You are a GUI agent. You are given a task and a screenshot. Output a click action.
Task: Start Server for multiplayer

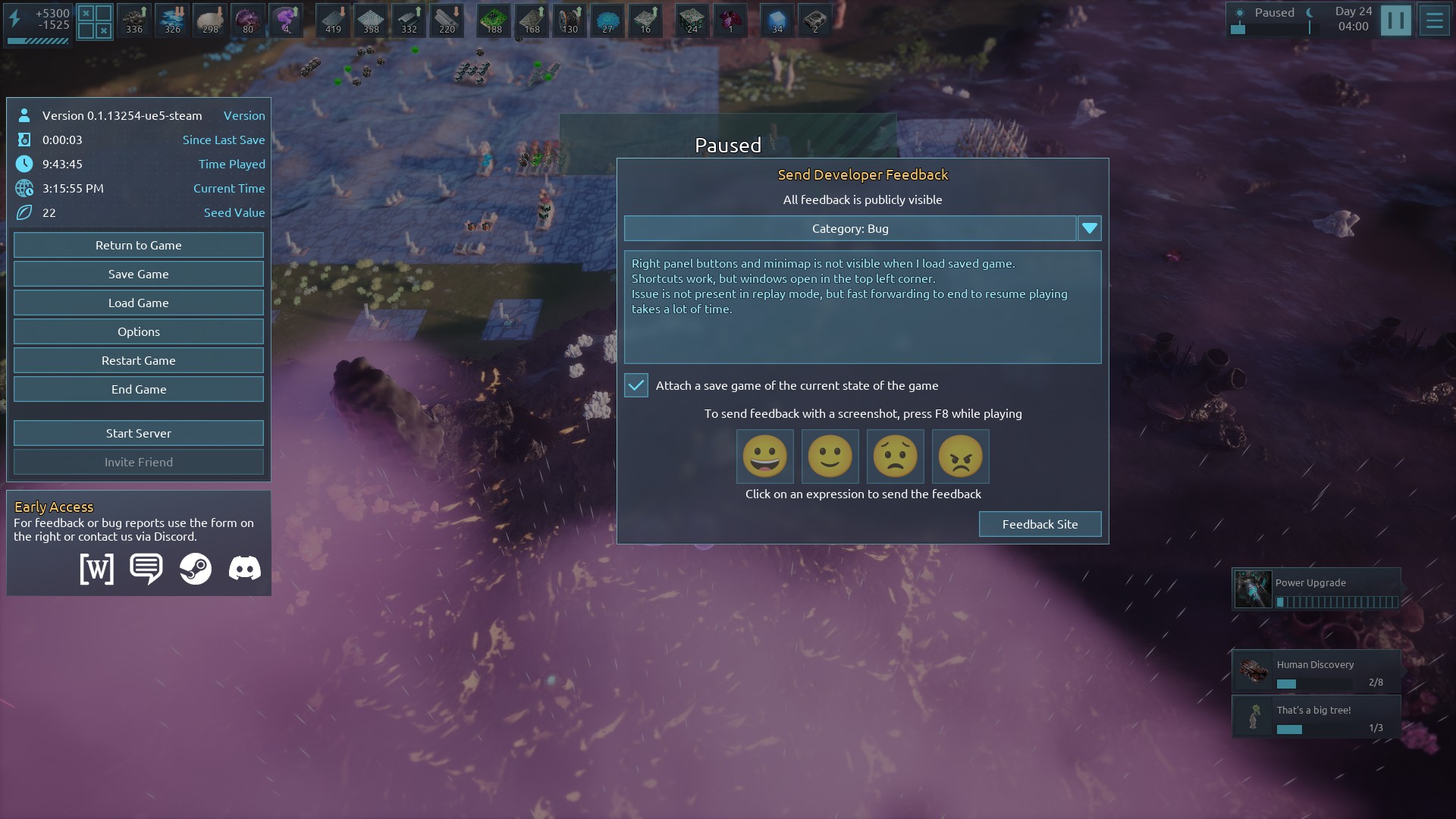tap(138, 433)
